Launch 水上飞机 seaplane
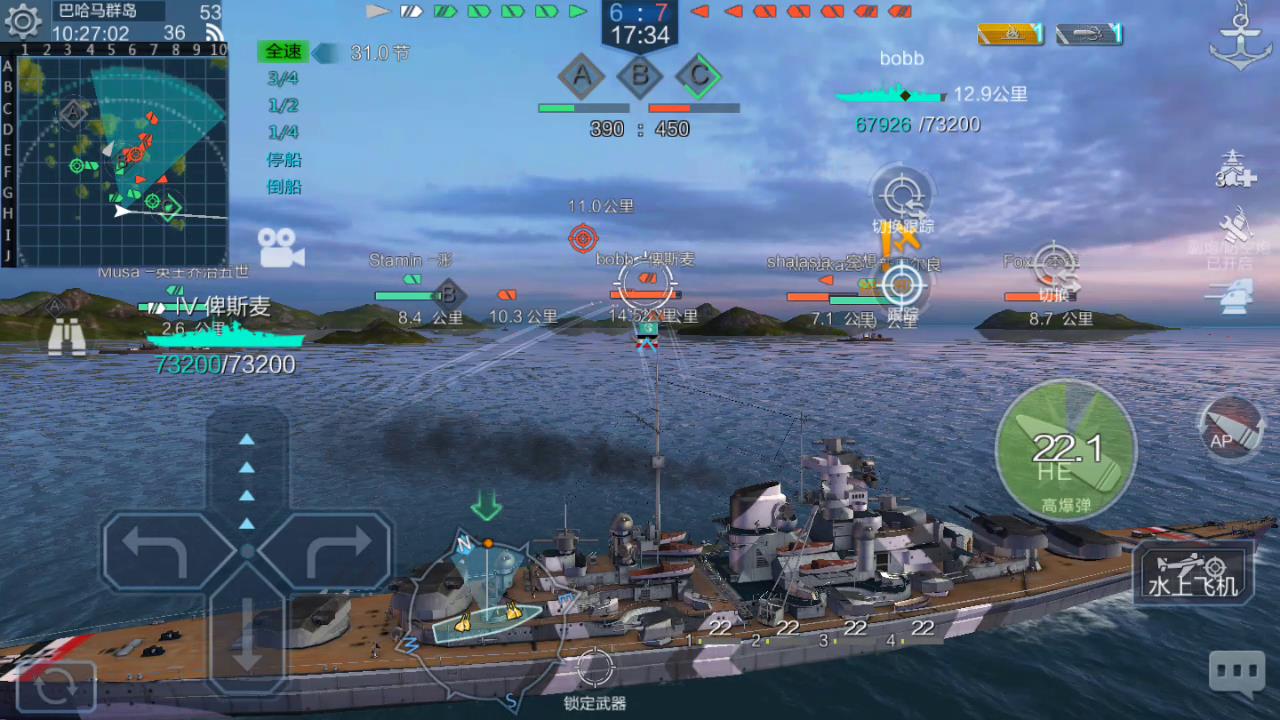The image size is (1280, 720). 1193,574
